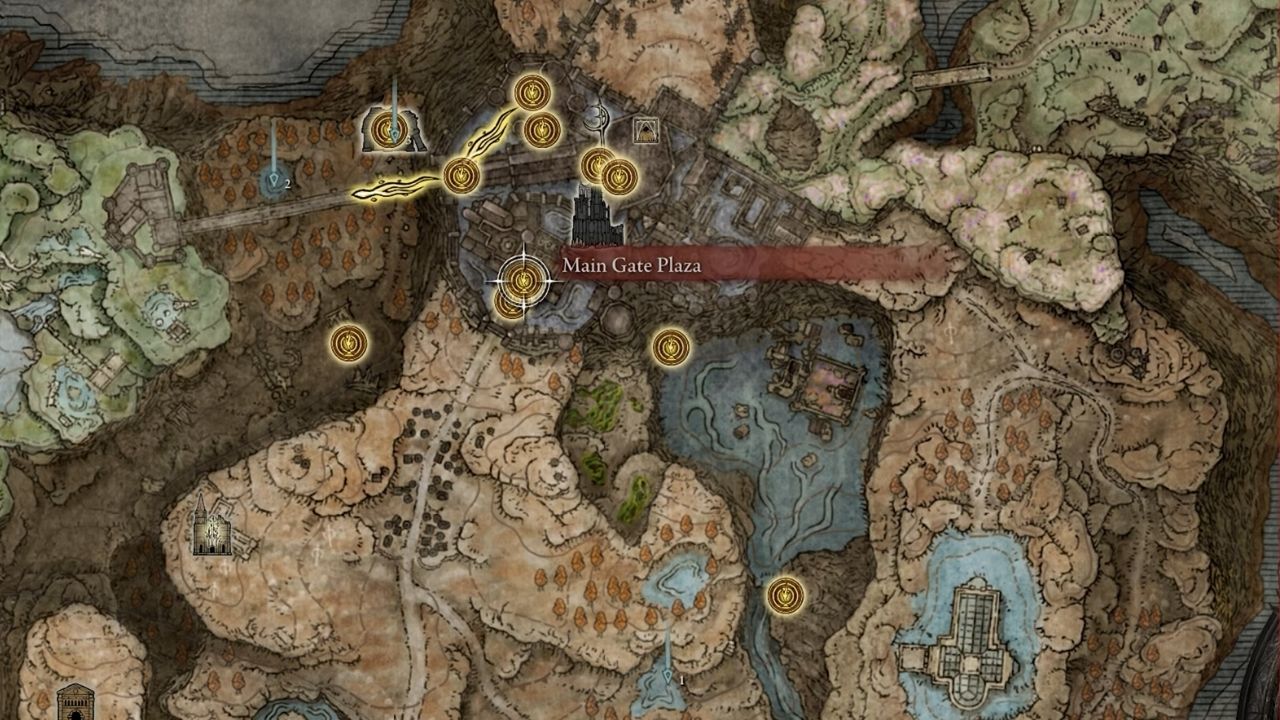Click the site of grace inside the western tunnel
Viewport: 1280px width, 720px height.
pyautogui.click(x=388, y=128)
